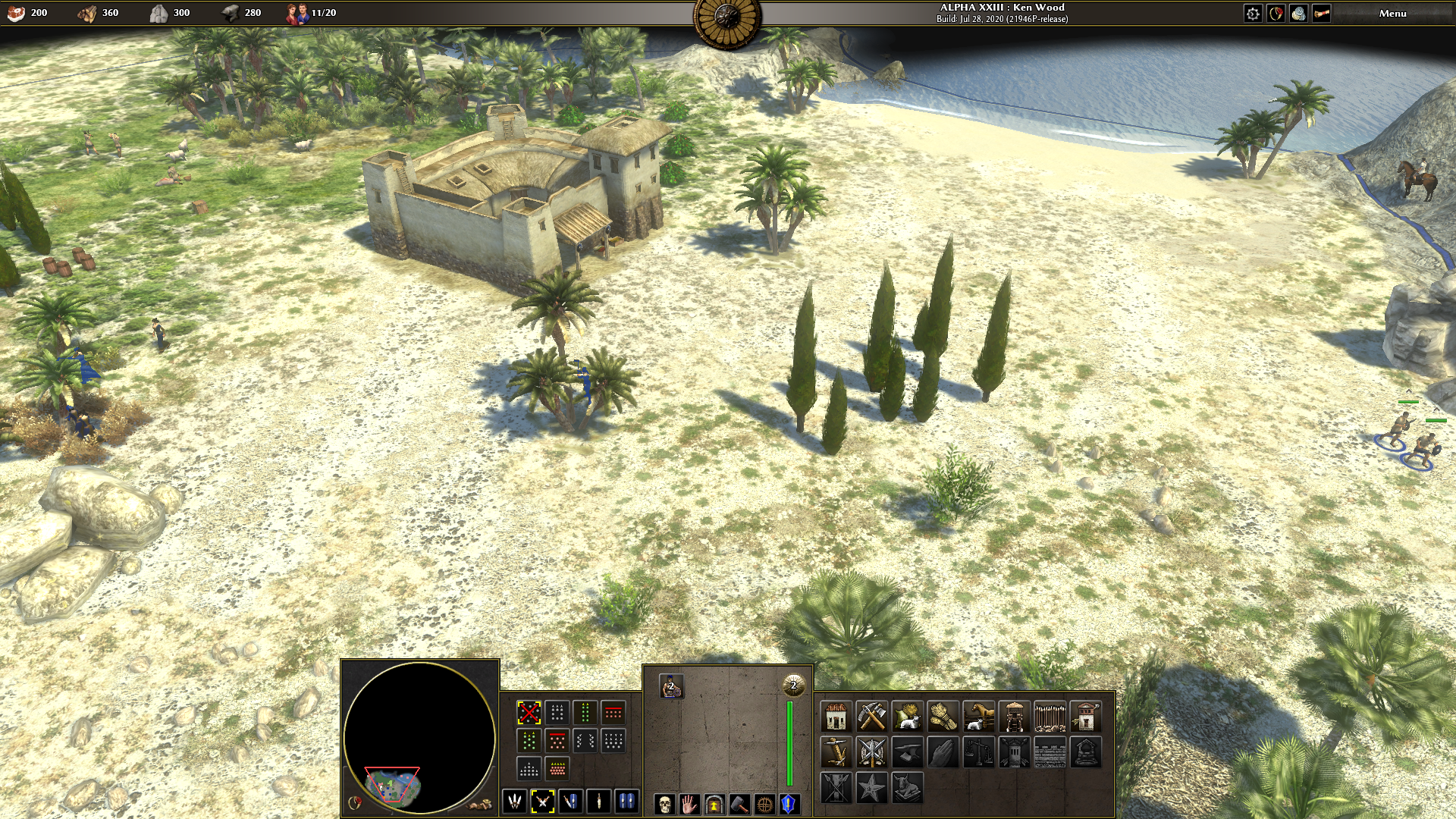Select the Blacksmith anvil build icon

(908, 752)
